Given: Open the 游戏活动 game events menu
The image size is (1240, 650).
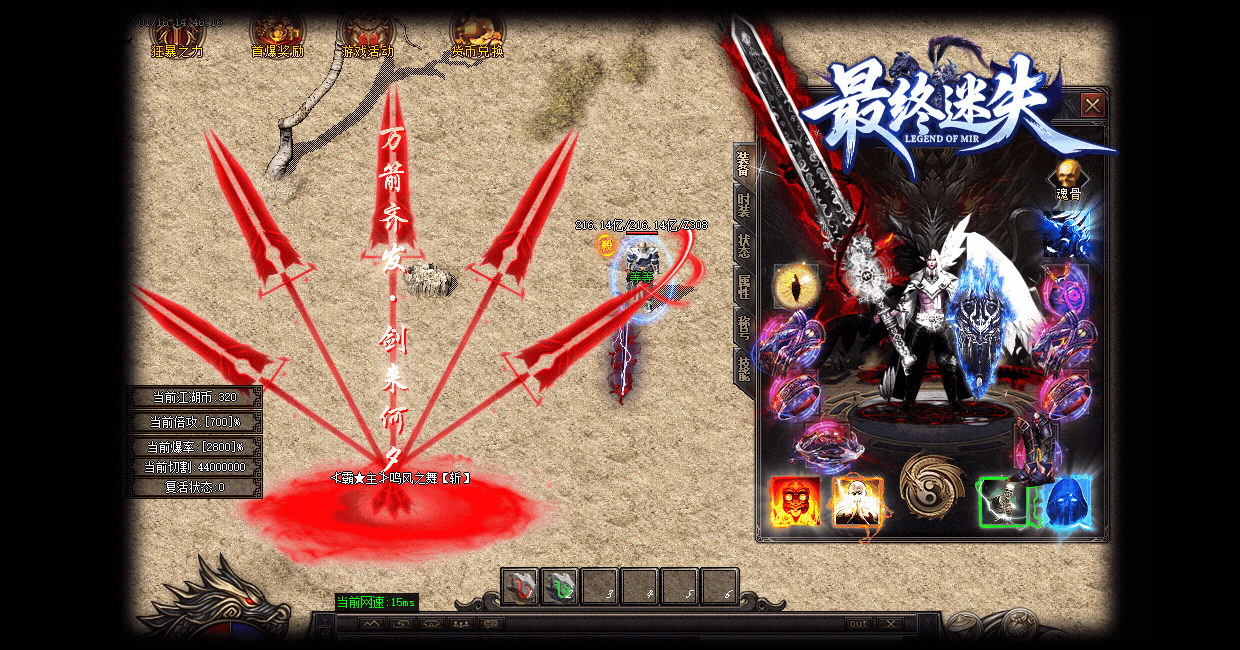Looking at the screenshot, I should pyautogui.click(x=367, y=33).
